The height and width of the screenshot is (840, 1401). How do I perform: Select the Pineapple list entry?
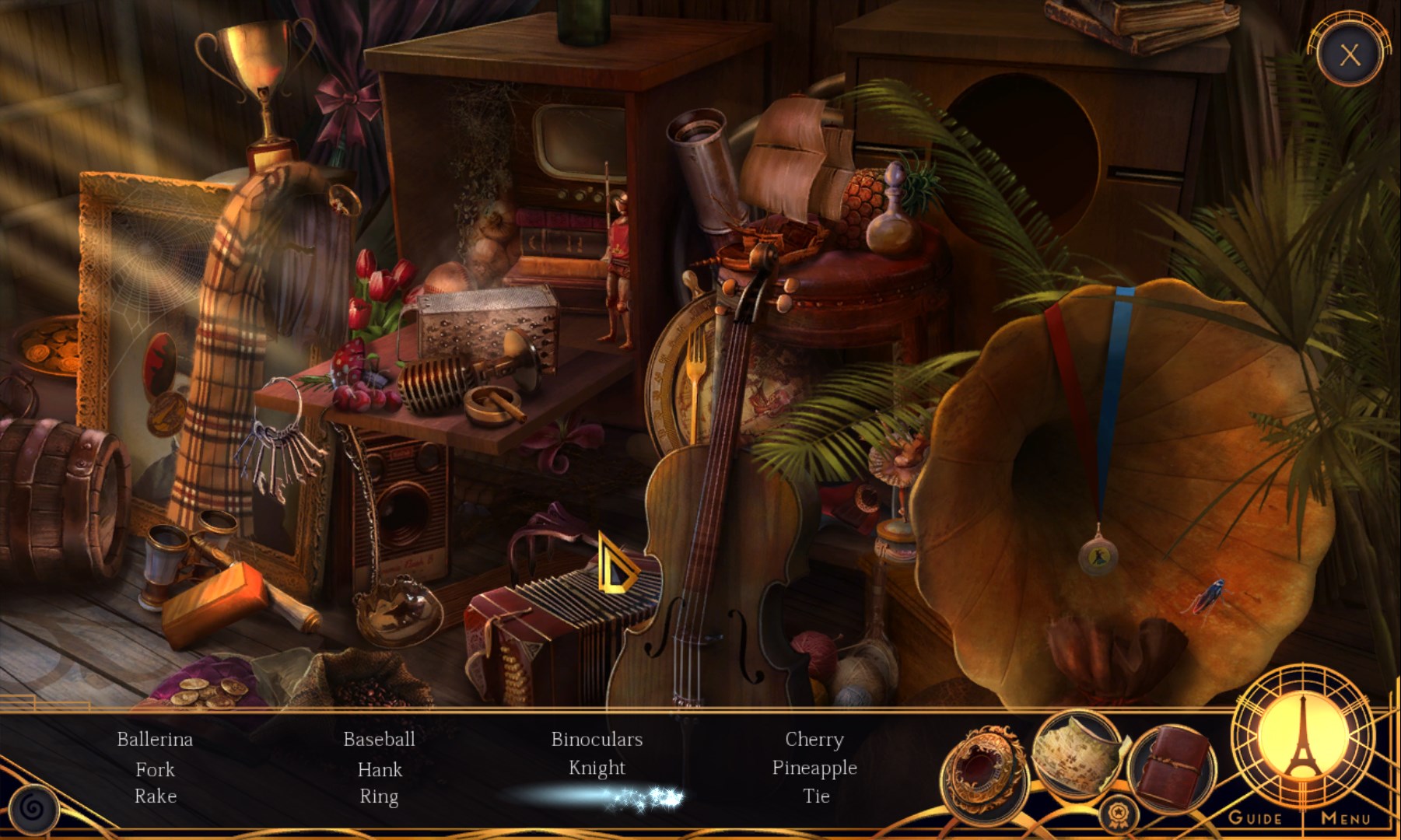814,768
